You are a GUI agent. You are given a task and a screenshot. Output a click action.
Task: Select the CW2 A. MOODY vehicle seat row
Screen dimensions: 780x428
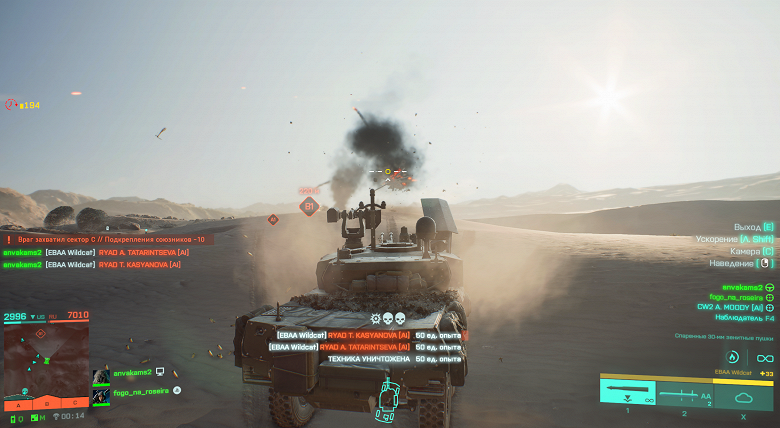click(735, 307)
